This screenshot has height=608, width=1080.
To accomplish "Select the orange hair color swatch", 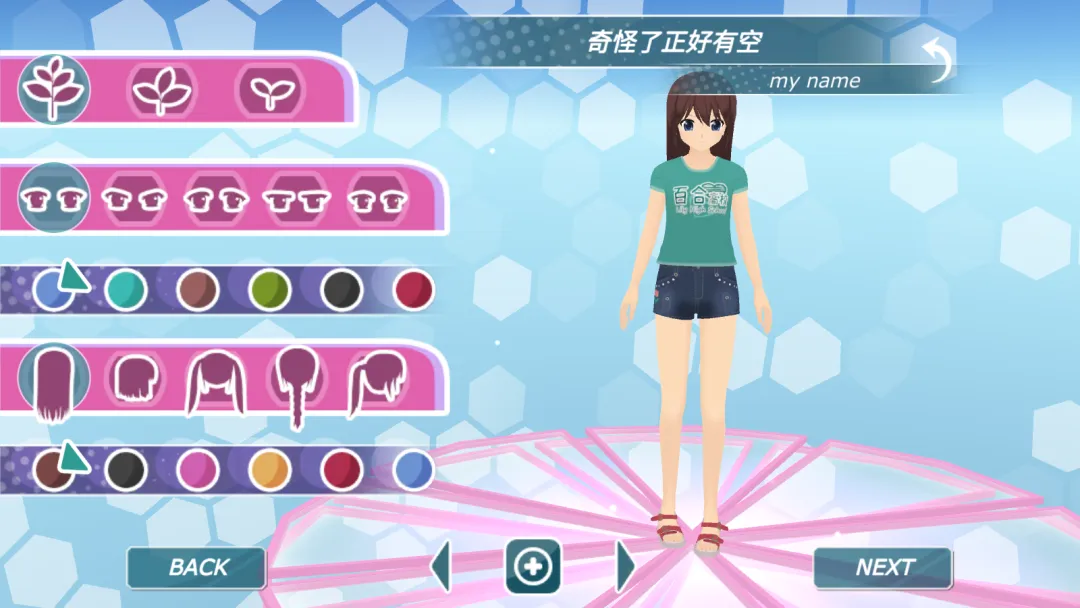I will (269, 470).
